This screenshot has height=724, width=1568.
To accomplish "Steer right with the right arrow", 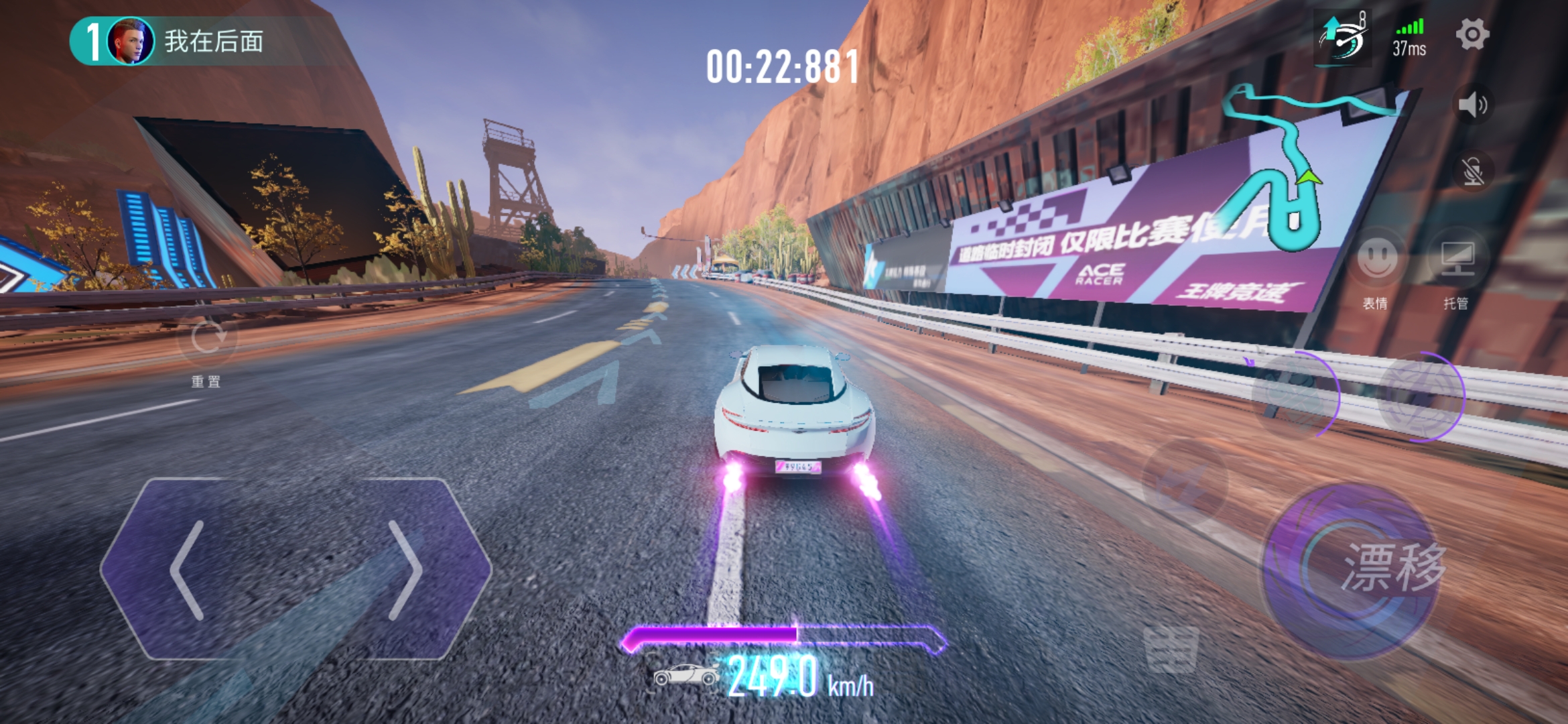I will (405, 570).
